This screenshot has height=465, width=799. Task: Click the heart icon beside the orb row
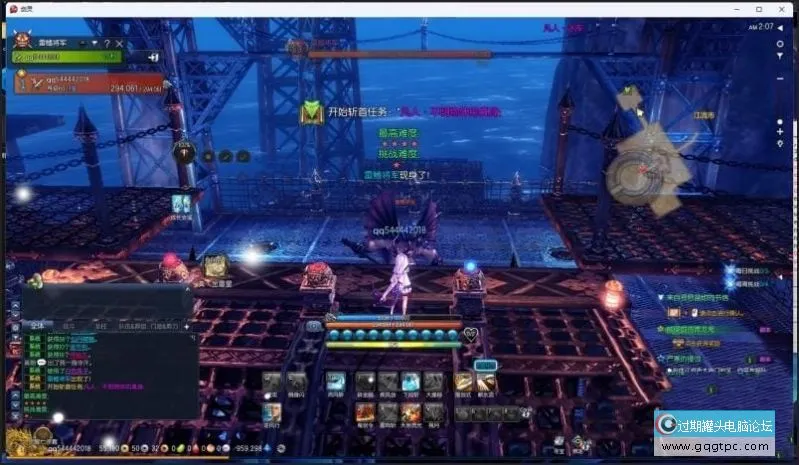pyautogui.click(x=470, y=335)
